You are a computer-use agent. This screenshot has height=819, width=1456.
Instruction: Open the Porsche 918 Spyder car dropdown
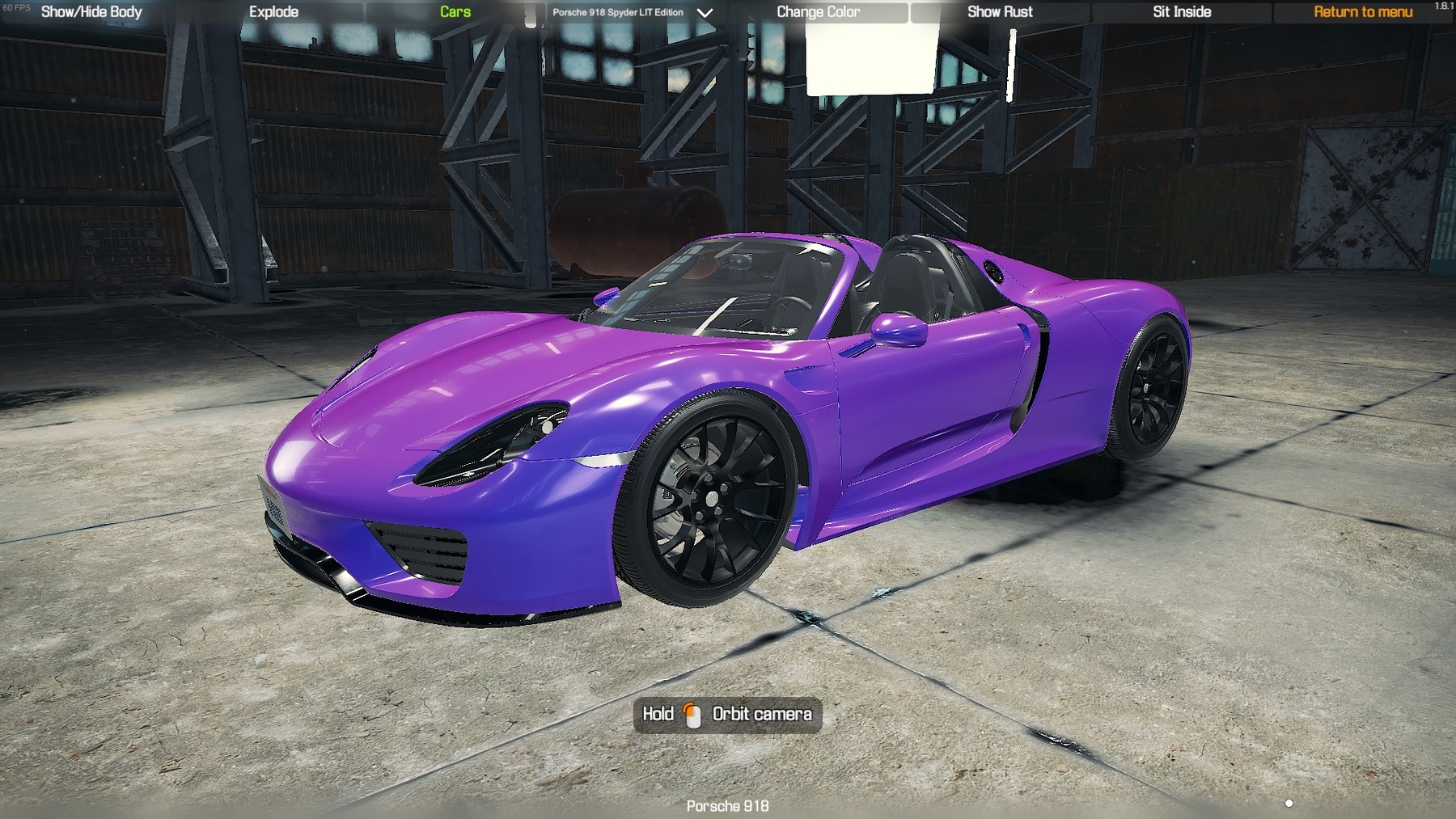632,13
